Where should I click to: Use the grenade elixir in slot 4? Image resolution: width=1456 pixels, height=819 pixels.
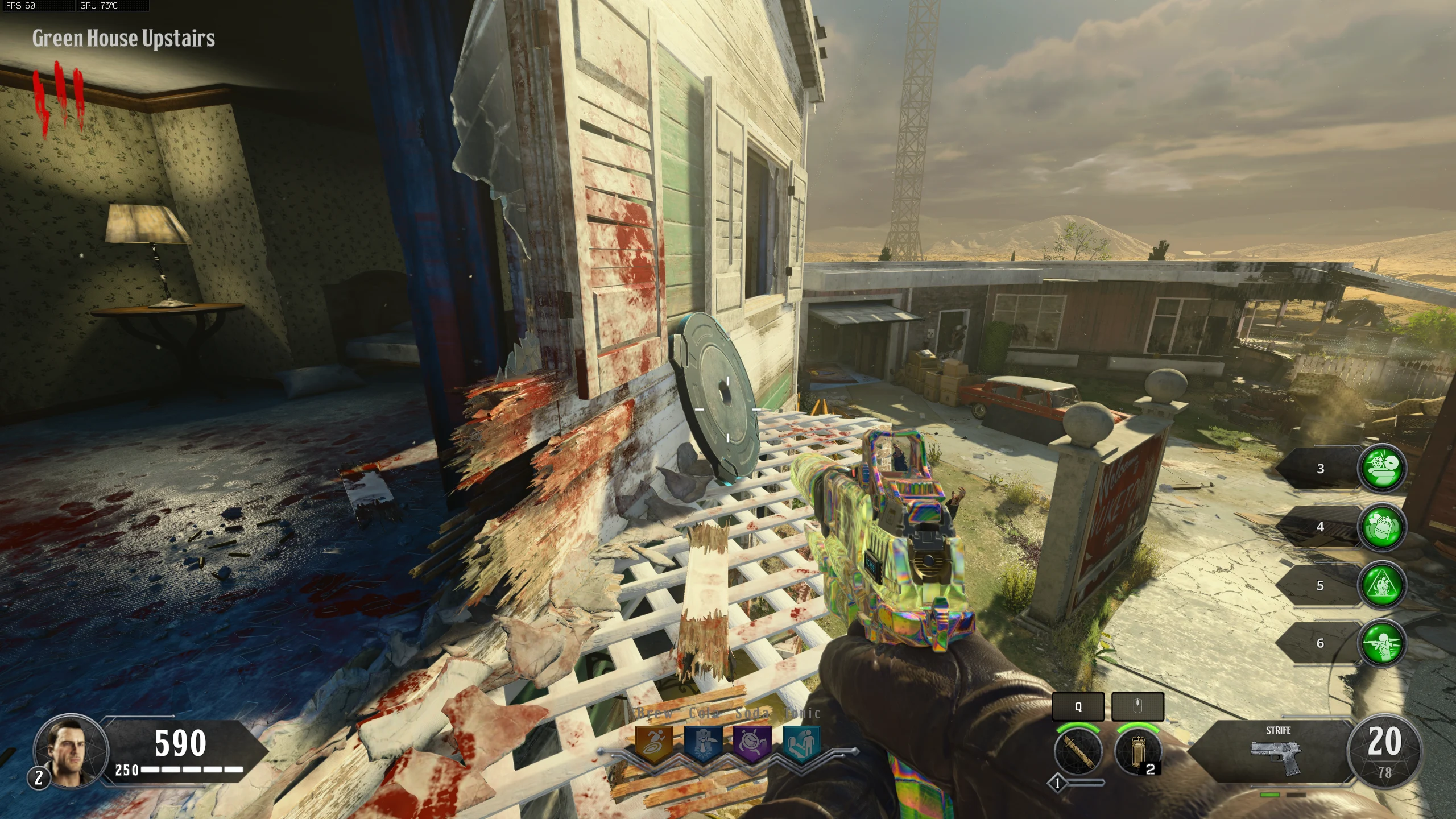1382,527
